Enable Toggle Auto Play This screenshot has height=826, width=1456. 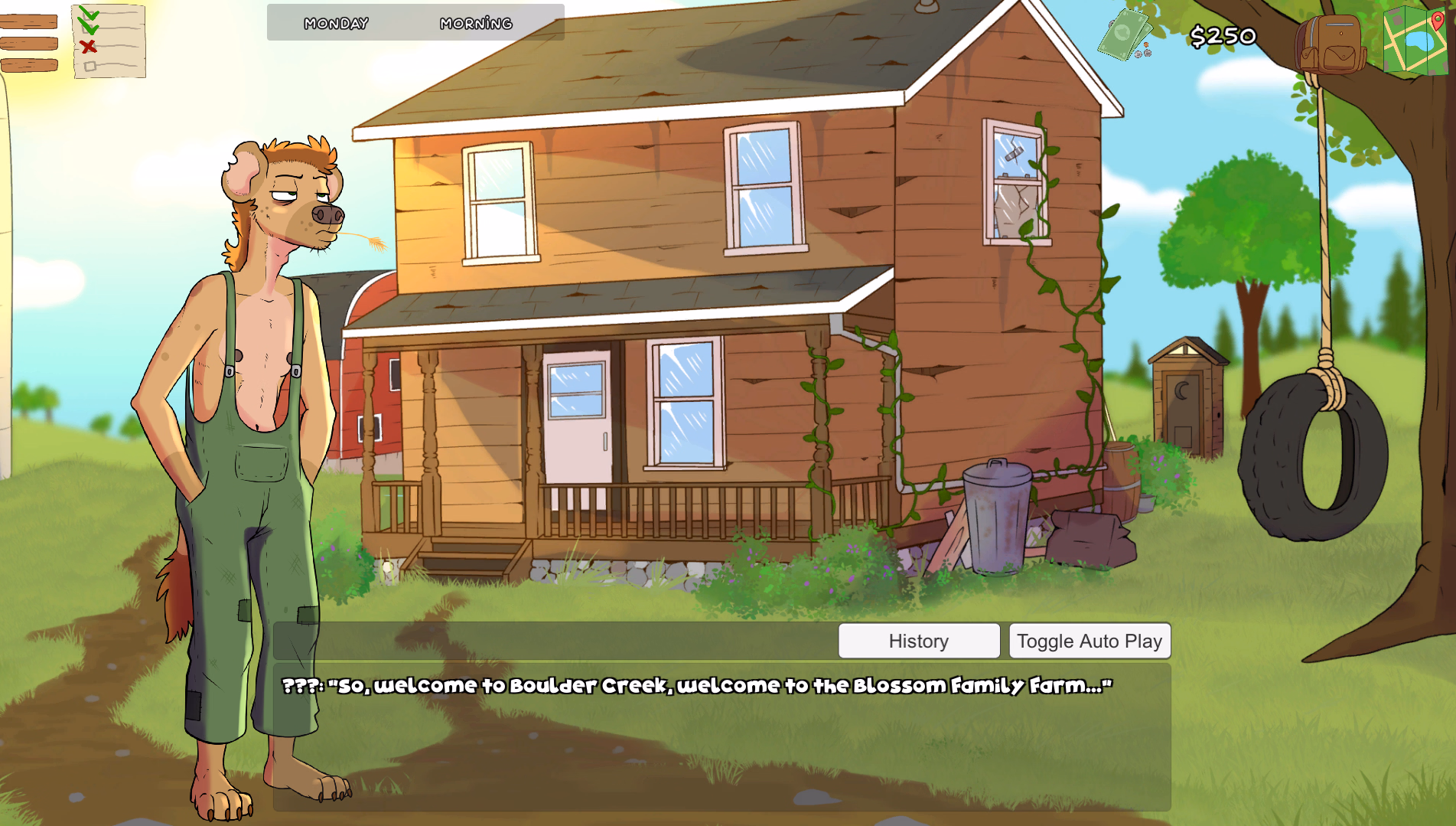coord(1090,641)
